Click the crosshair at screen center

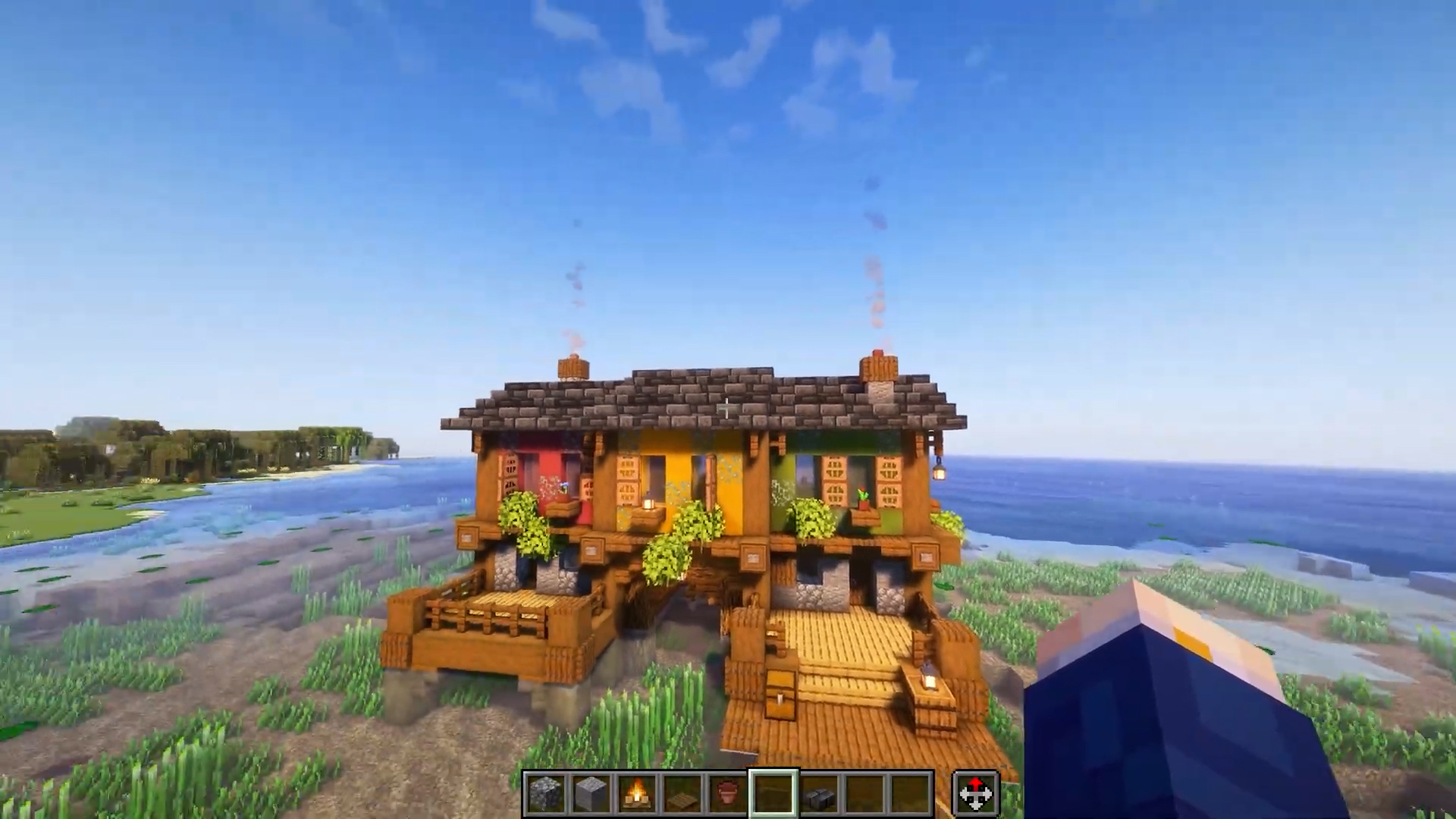726,409
